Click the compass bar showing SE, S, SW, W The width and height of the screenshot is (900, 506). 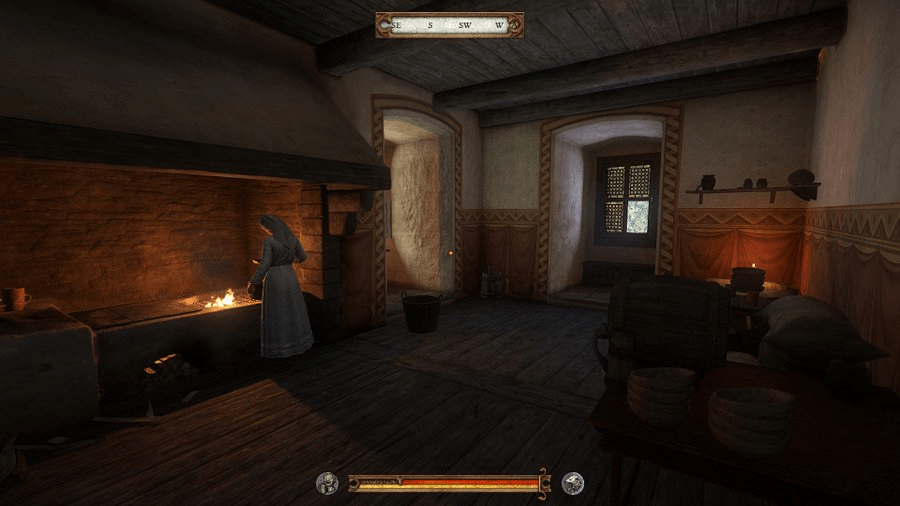click(x=449, y=24)
